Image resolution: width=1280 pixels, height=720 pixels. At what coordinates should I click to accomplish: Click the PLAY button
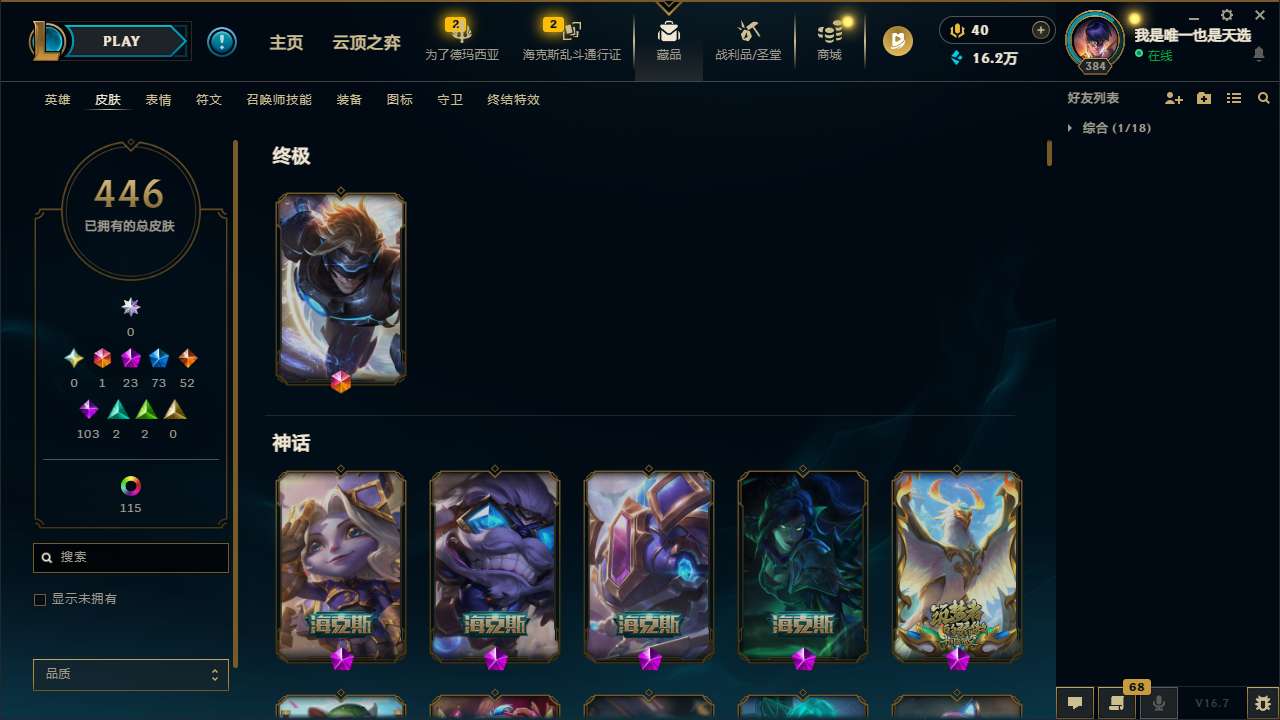[121, 41]
